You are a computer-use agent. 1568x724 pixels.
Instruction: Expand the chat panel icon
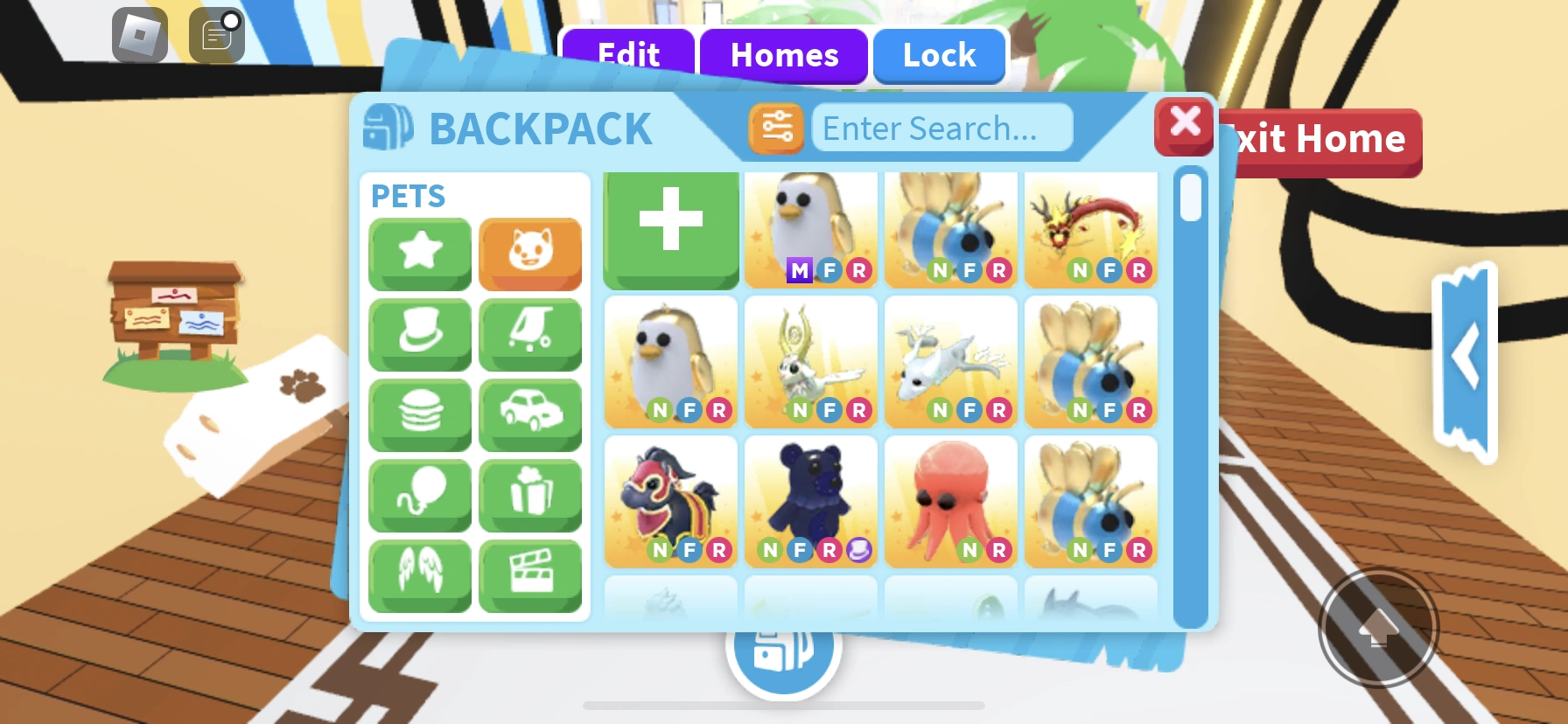[215, 35]
